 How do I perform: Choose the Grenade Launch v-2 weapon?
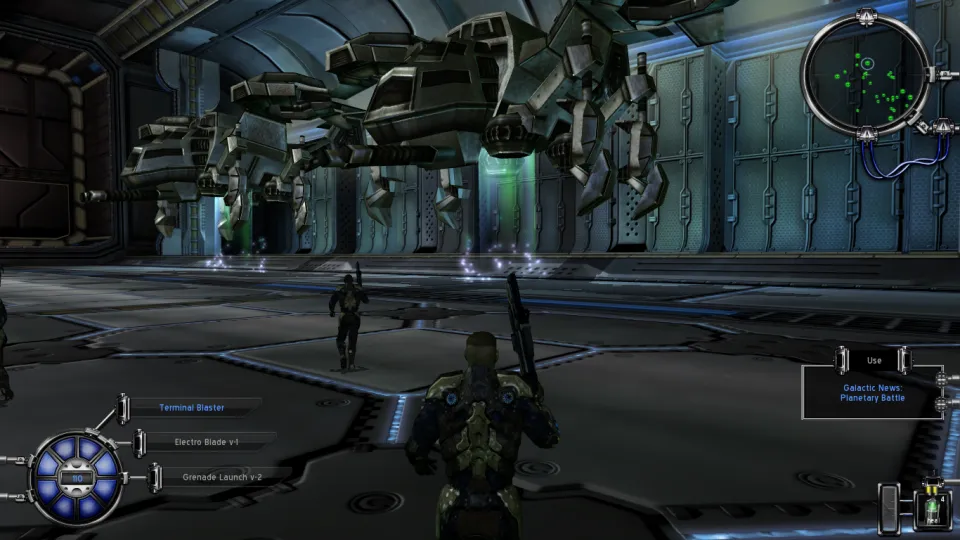pos(222,477)
